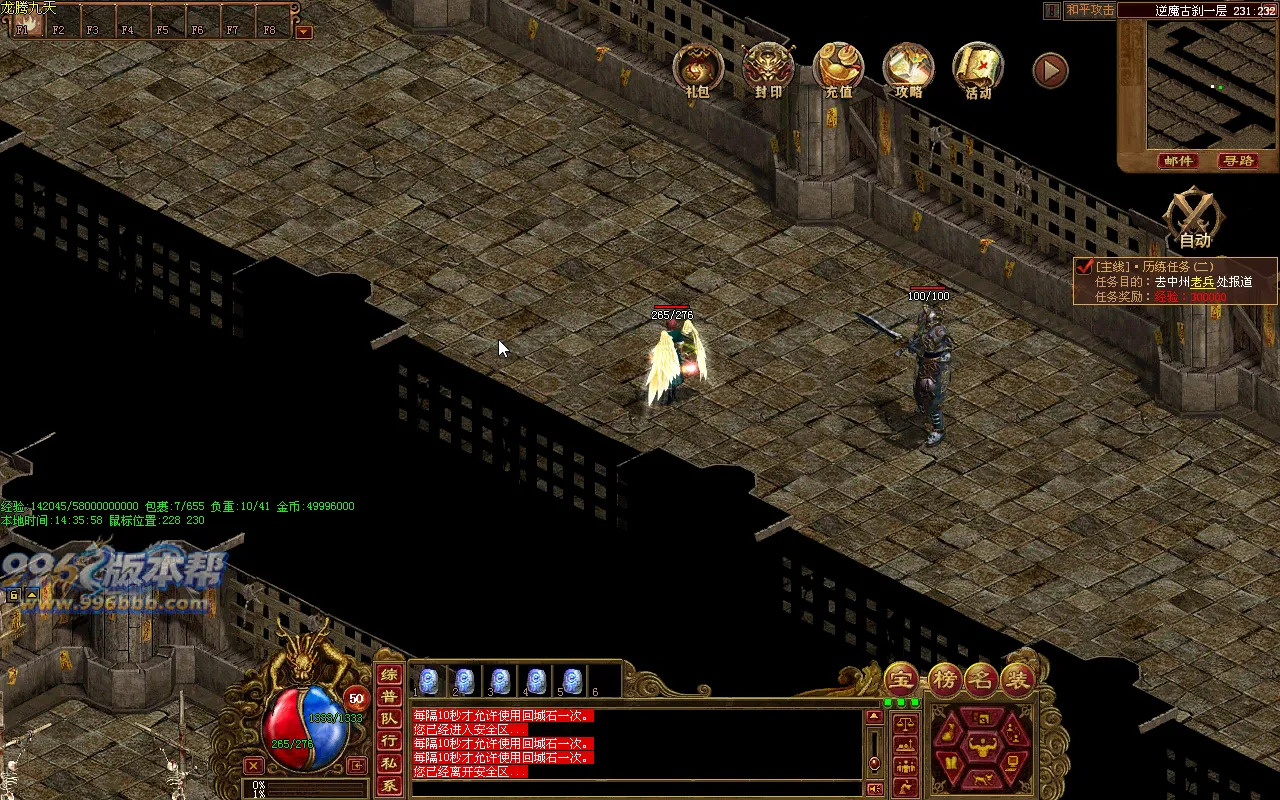Open the 榜 ranking round button
This screenshot has width=1280, height=800.
(x=943, y=679)
